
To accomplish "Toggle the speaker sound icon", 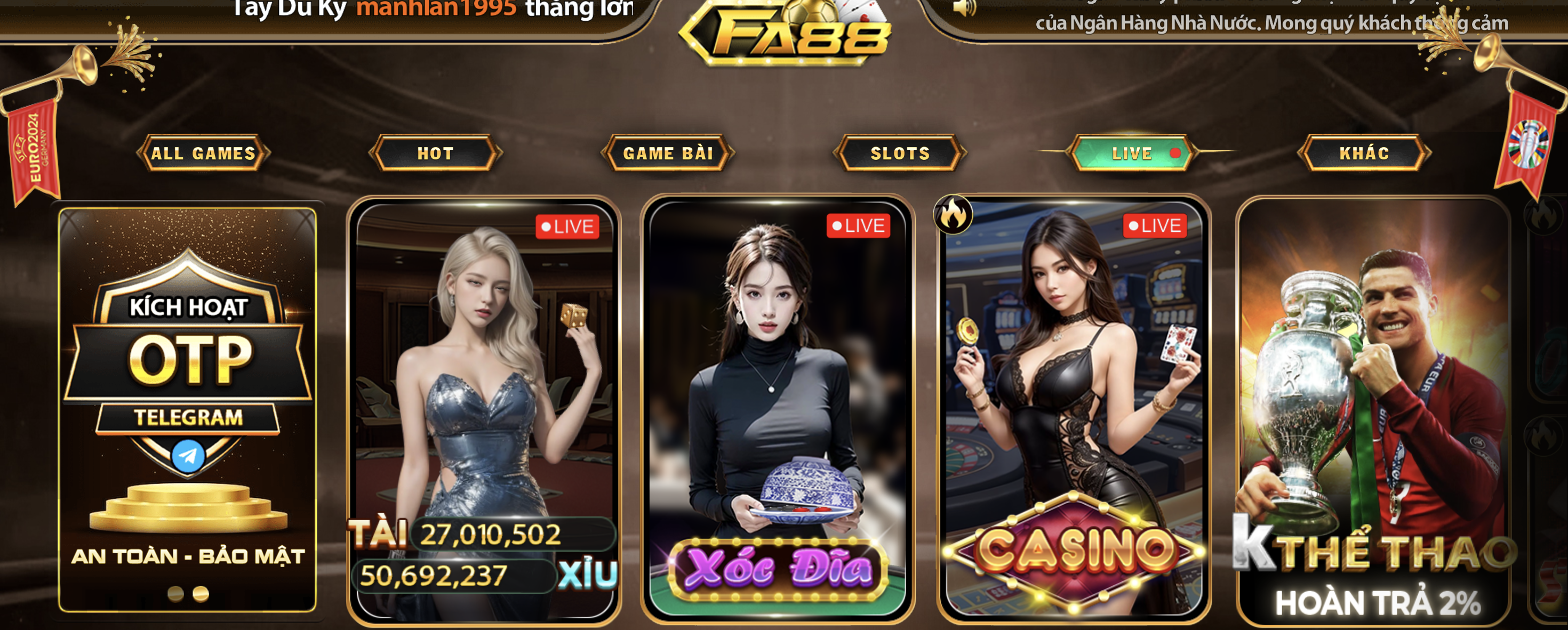I will 964,8.
